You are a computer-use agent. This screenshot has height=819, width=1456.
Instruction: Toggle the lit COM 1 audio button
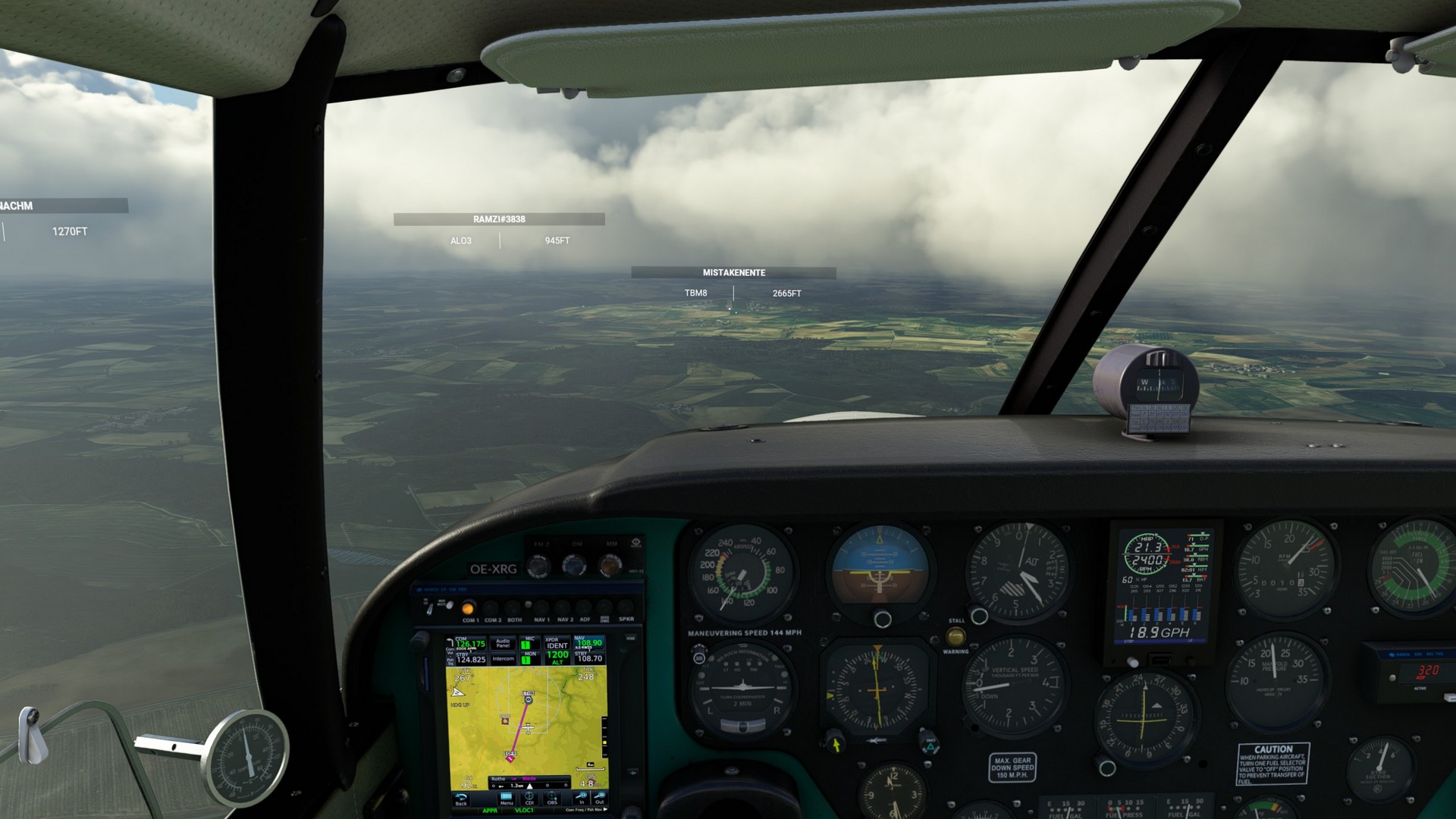pyautogui.click(x=468, y=608)
